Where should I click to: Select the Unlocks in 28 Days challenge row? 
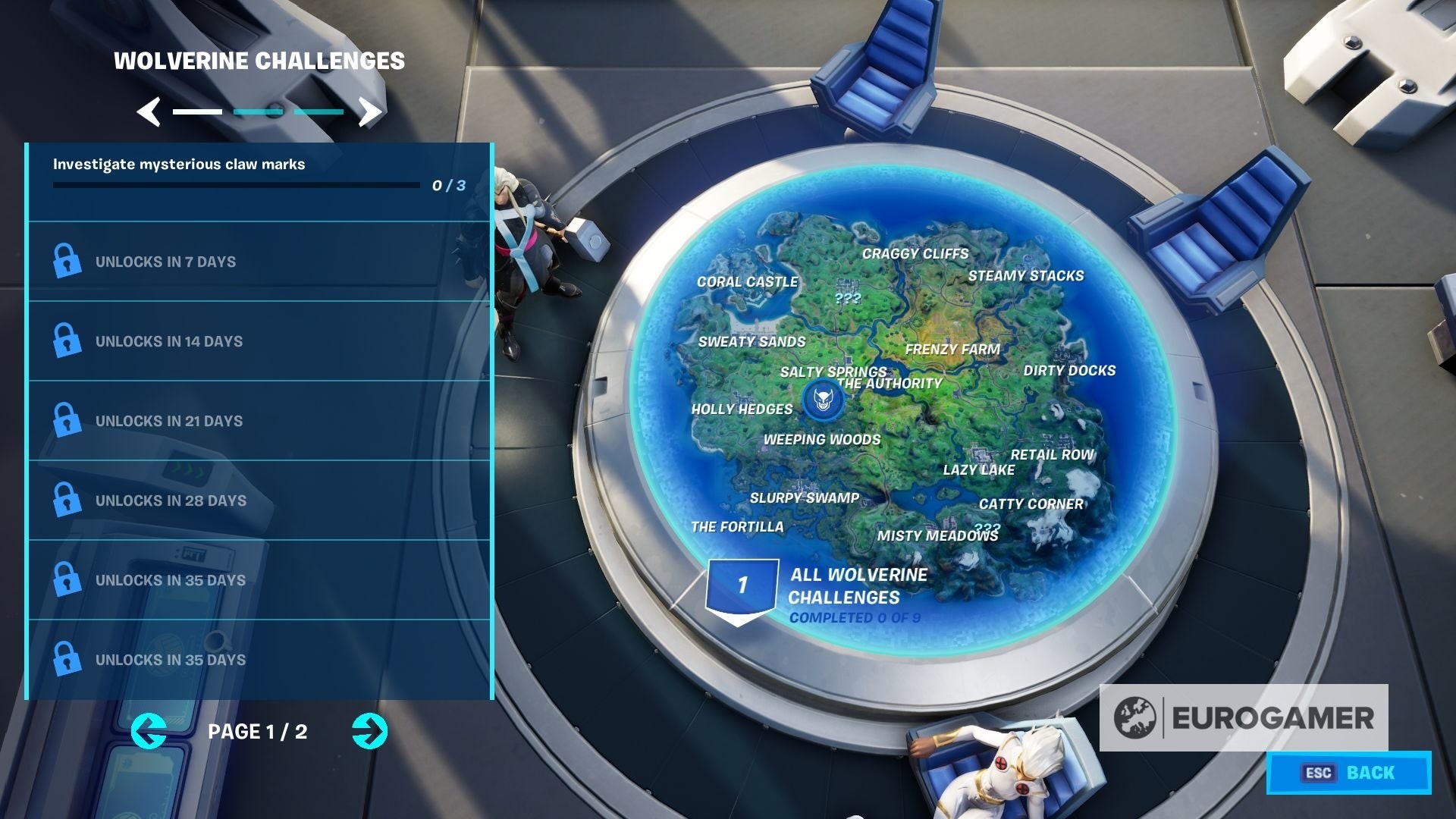pyautogui.click(x=259, y=500)
